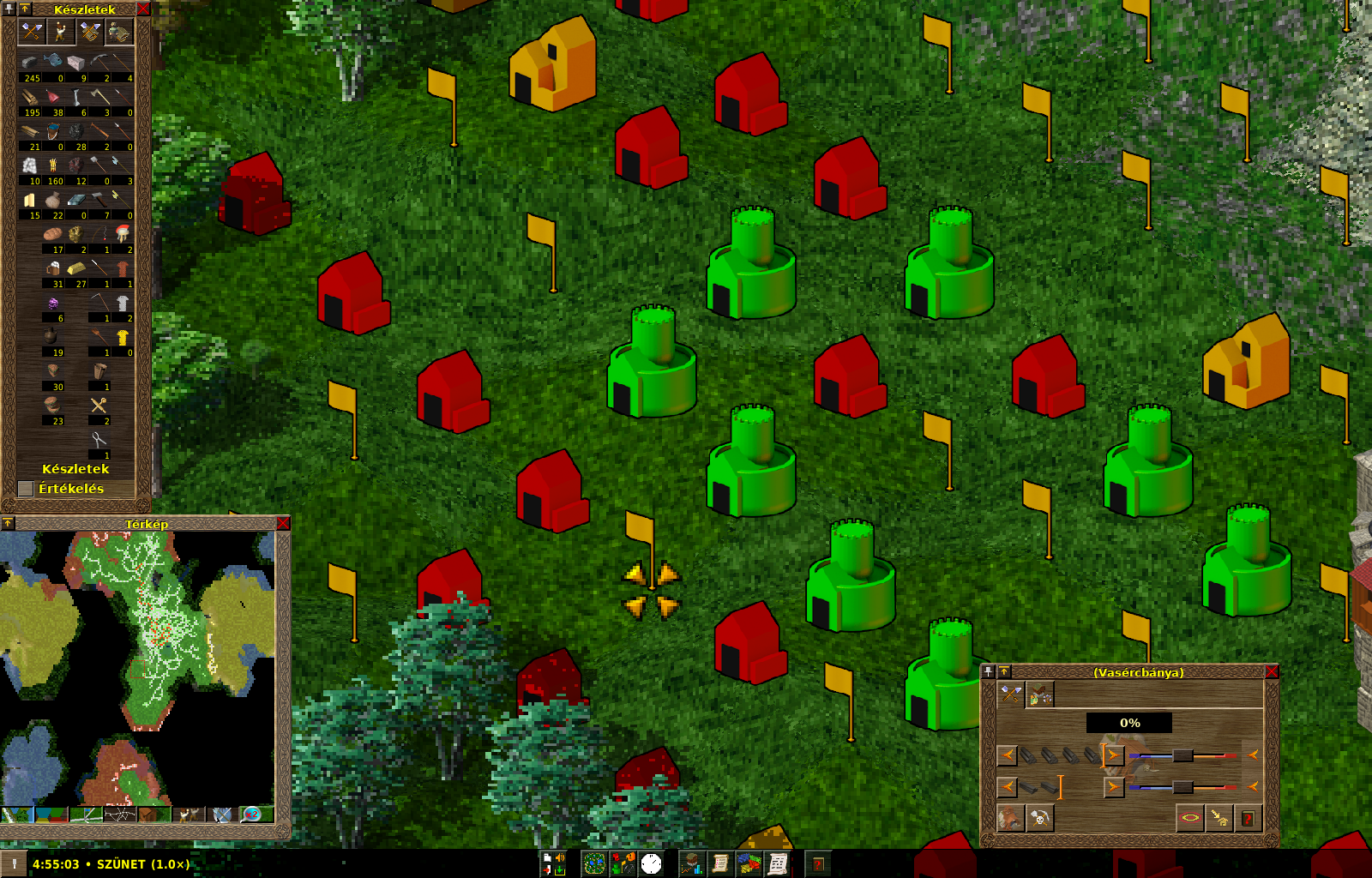The height and width of the screenshot is (878, 1372).
Task: Toggle buildings display on the minimap
Action: [154, 814]
